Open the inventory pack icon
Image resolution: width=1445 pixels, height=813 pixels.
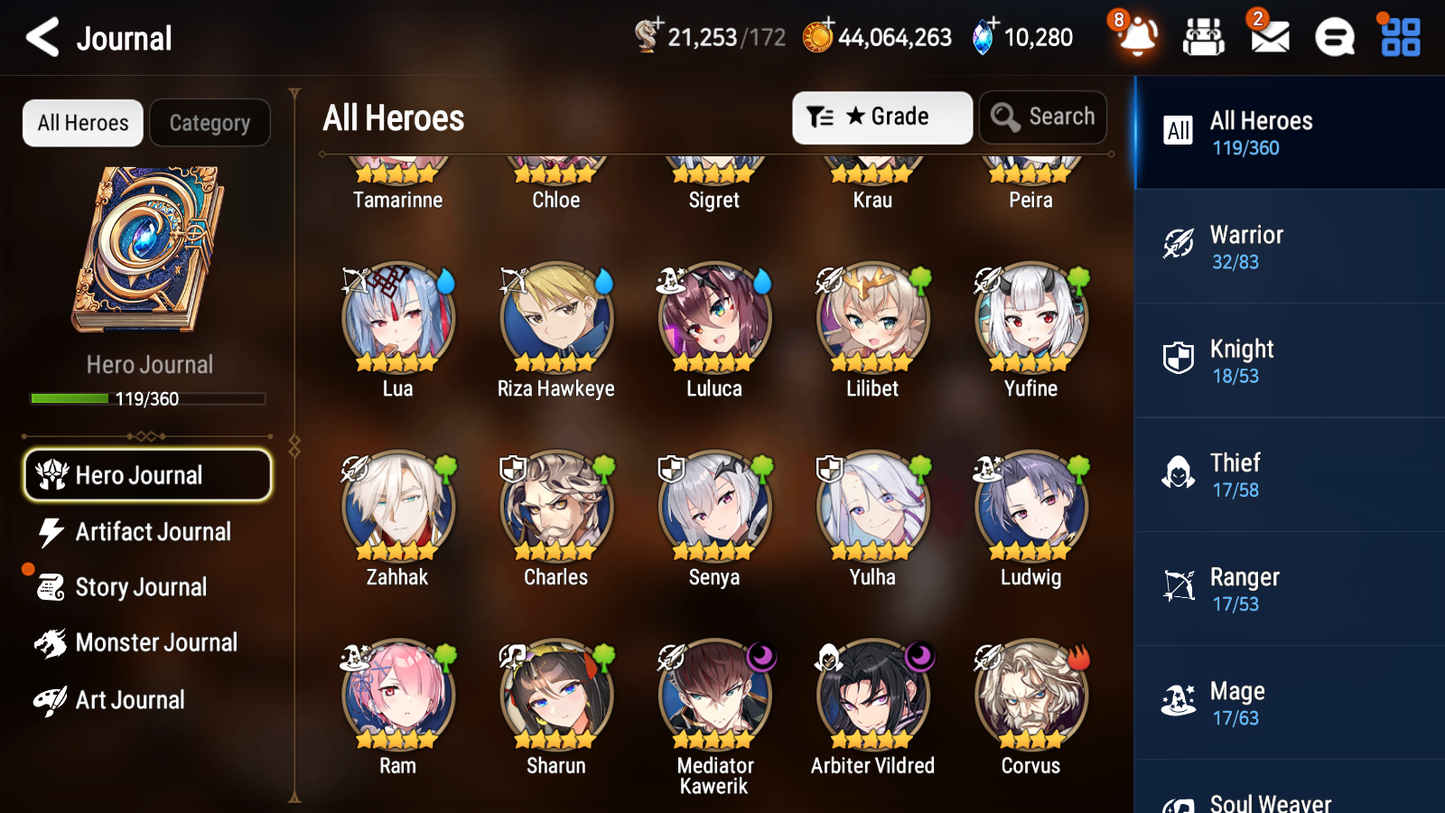(1203, 36)
